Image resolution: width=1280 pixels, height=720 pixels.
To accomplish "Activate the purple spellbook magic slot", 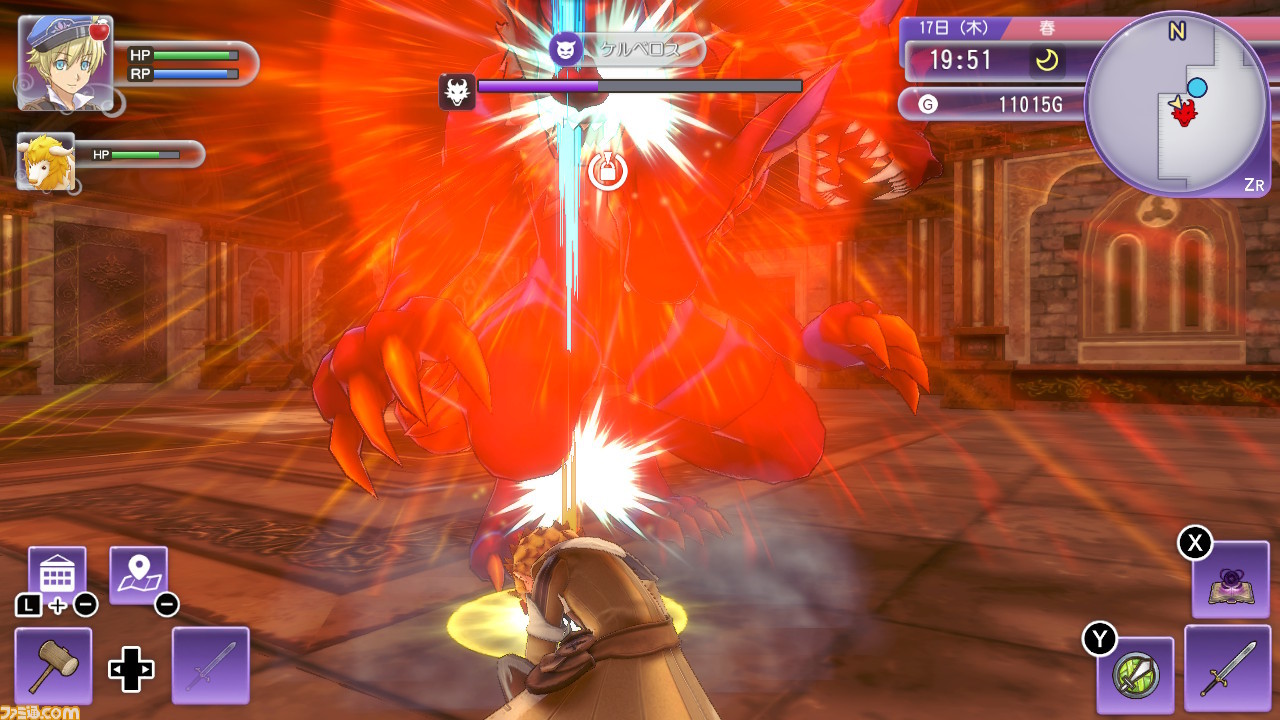I will (1230, 580).
